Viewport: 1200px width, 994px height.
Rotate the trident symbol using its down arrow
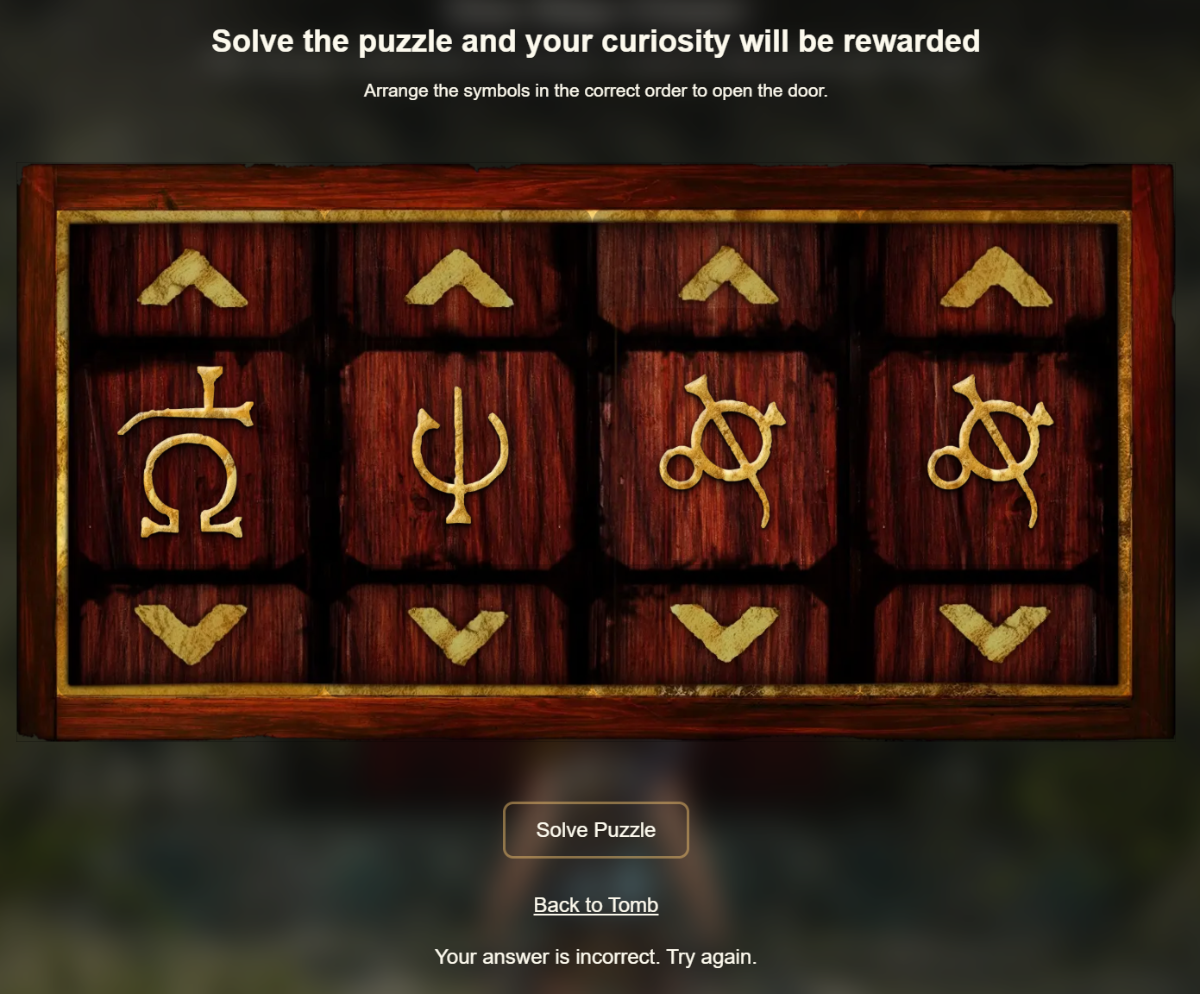[x=458, y=633]
